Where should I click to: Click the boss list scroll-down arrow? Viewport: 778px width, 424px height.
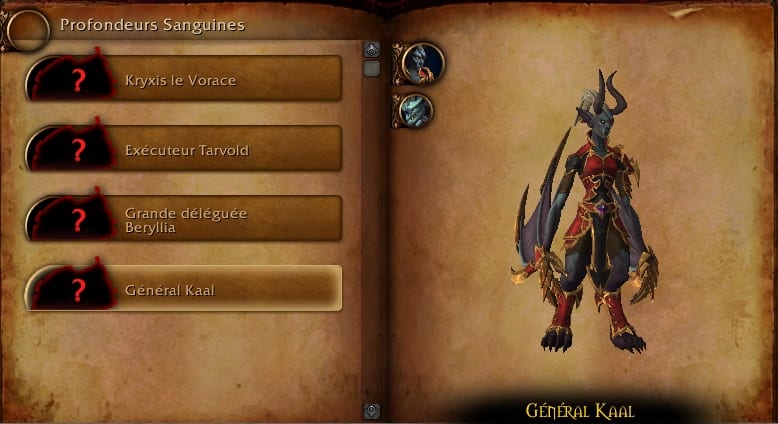(x=372, y=410)
